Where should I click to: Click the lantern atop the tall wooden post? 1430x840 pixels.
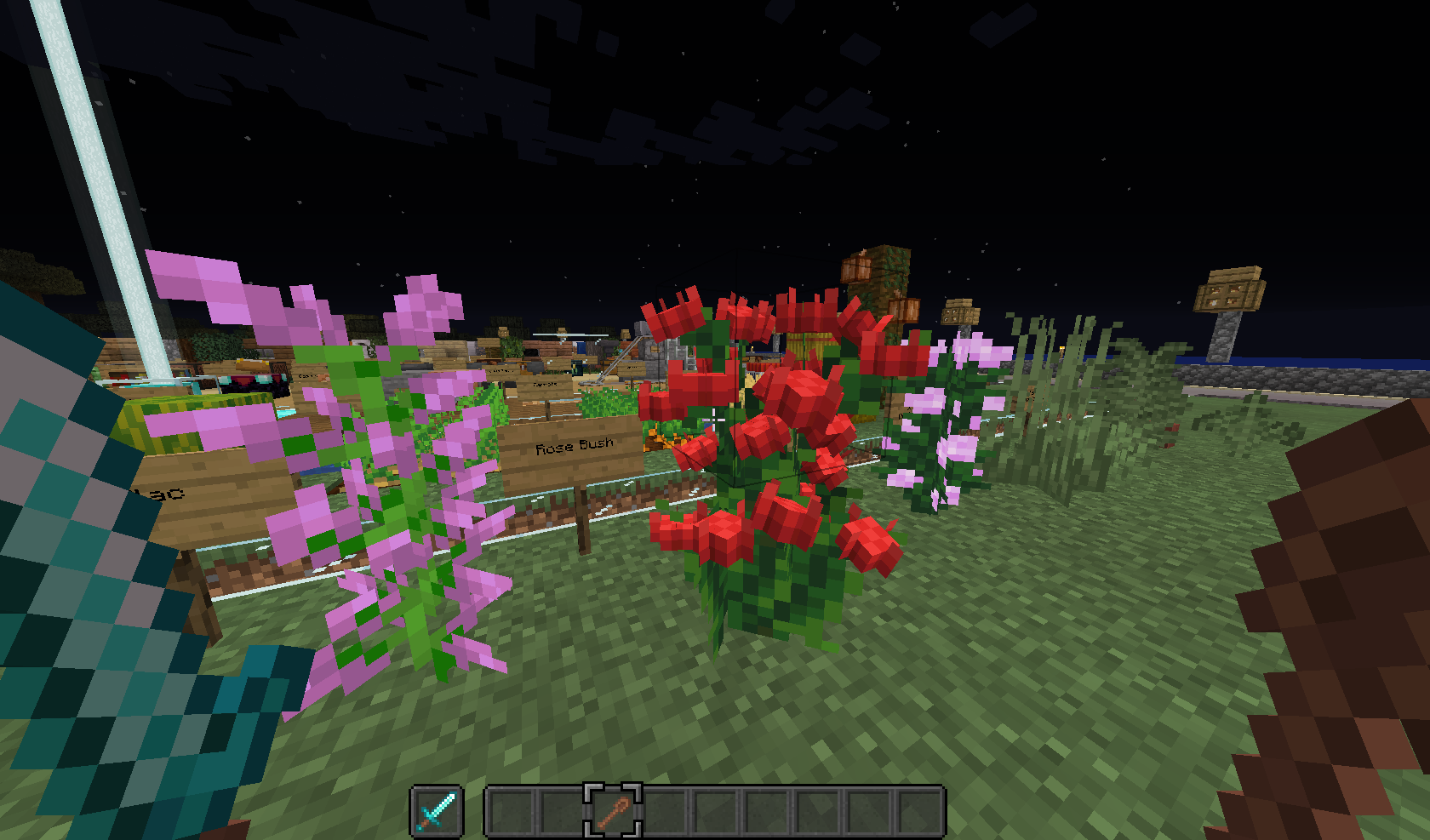(962, 311)
